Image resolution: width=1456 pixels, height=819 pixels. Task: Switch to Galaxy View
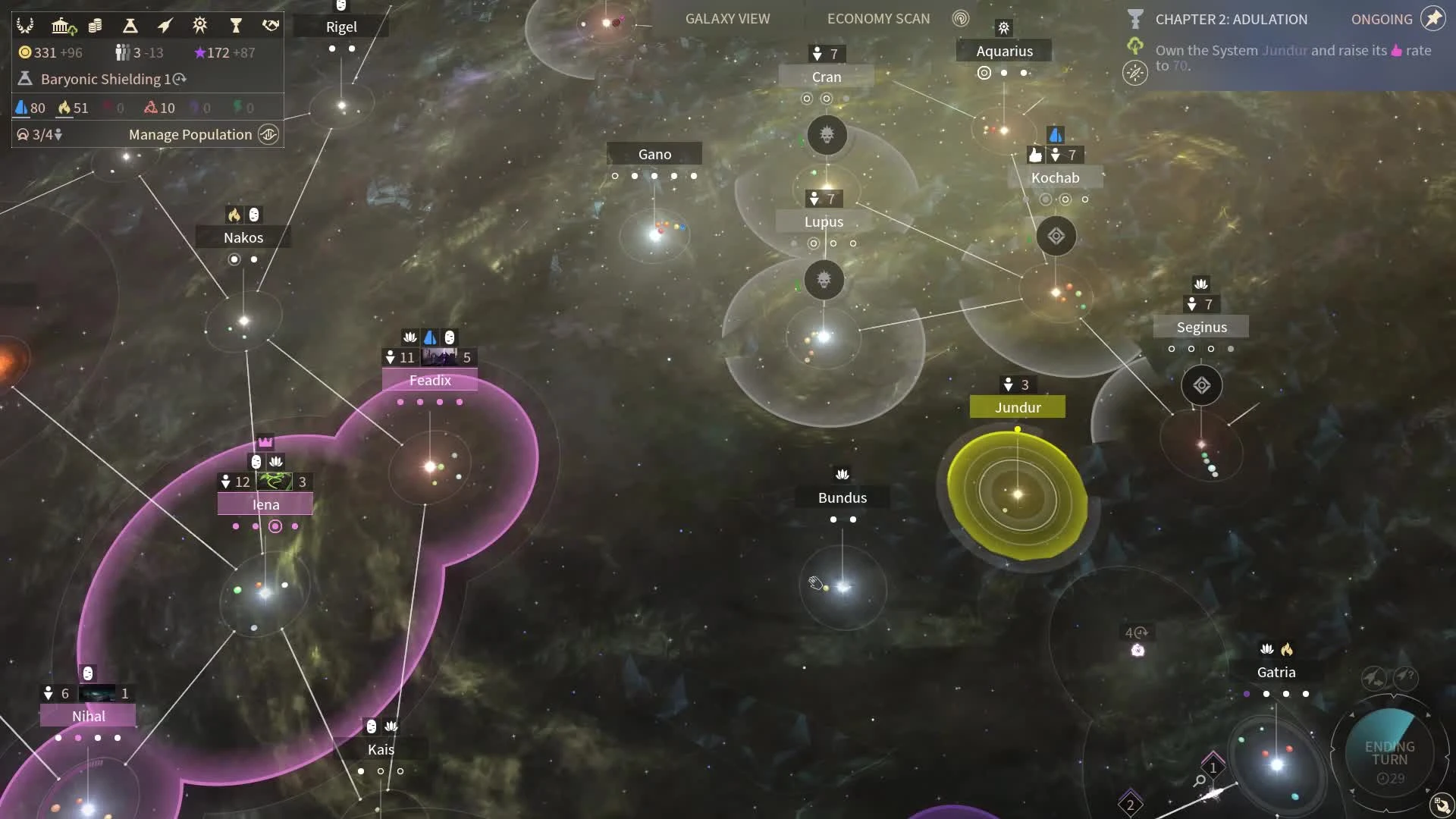pyautogui.click(x=726, y=18)
